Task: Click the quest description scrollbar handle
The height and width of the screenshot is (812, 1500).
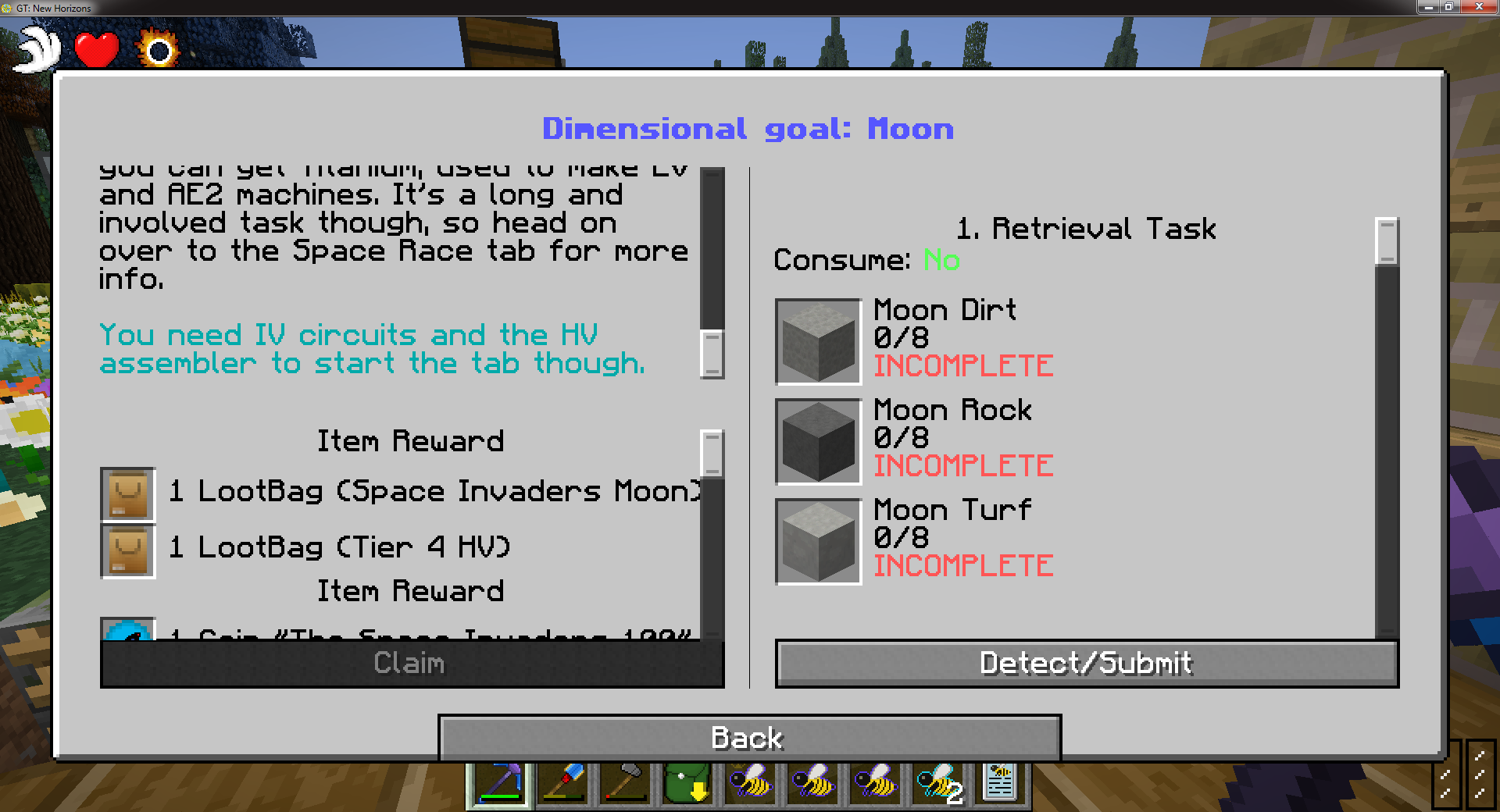Action: (x=712, y=354)
